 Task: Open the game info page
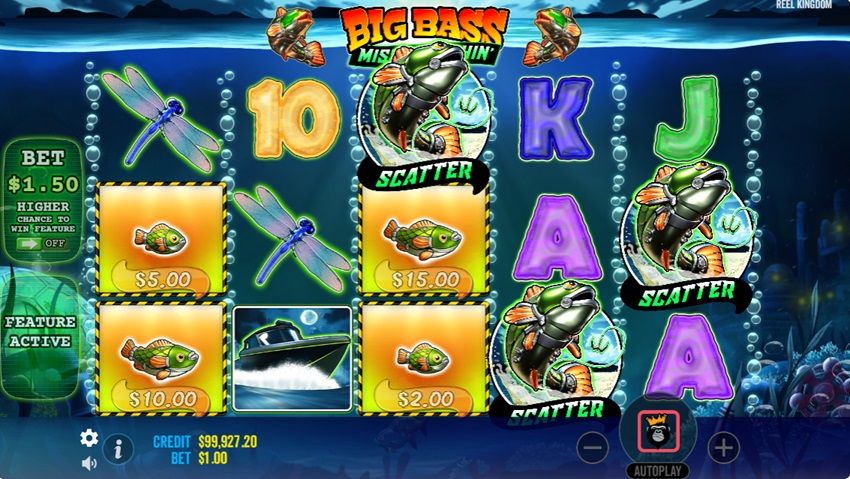pos(118,449)
